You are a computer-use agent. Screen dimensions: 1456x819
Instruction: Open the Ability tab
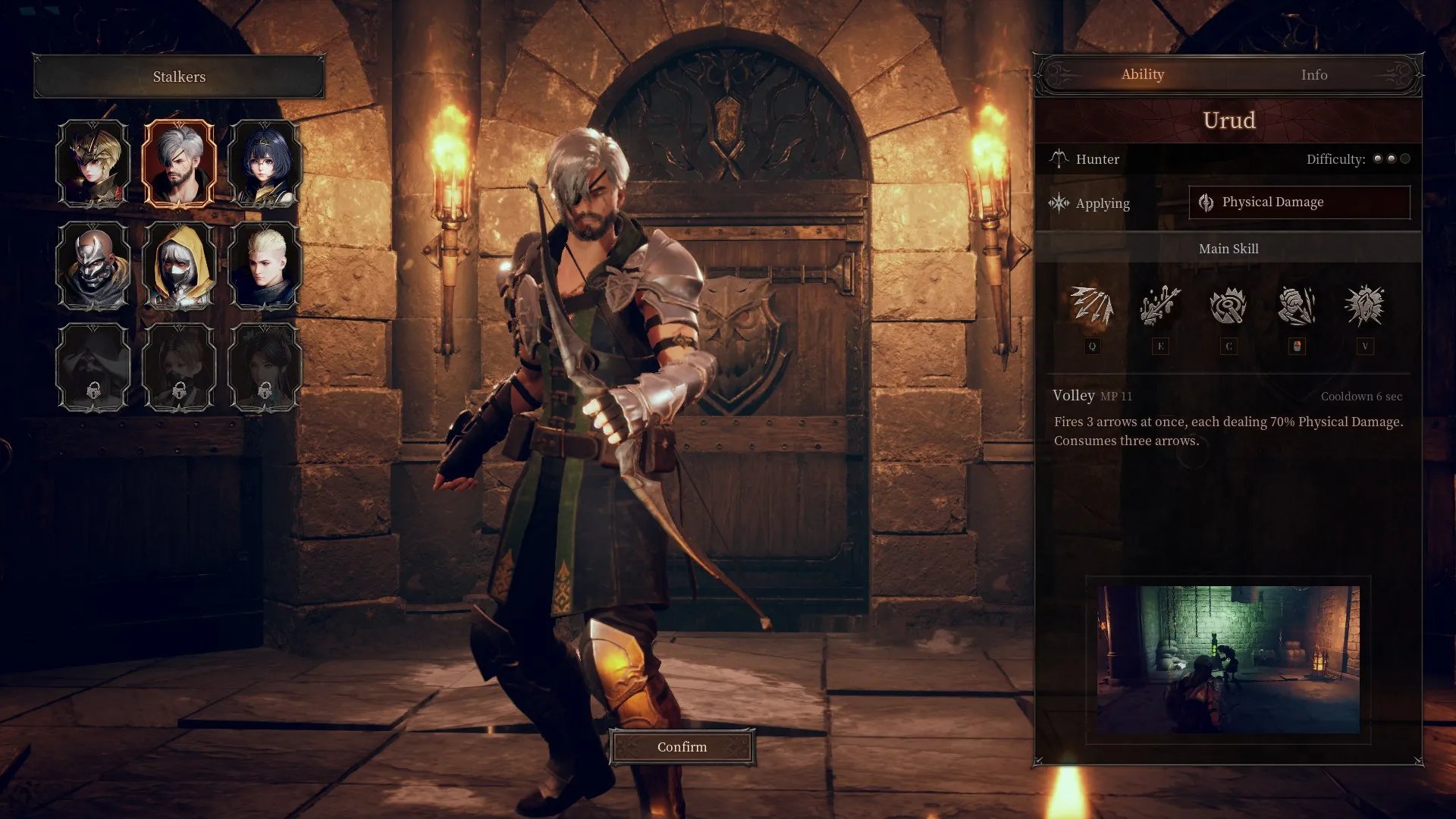[x=1142, y=74]
